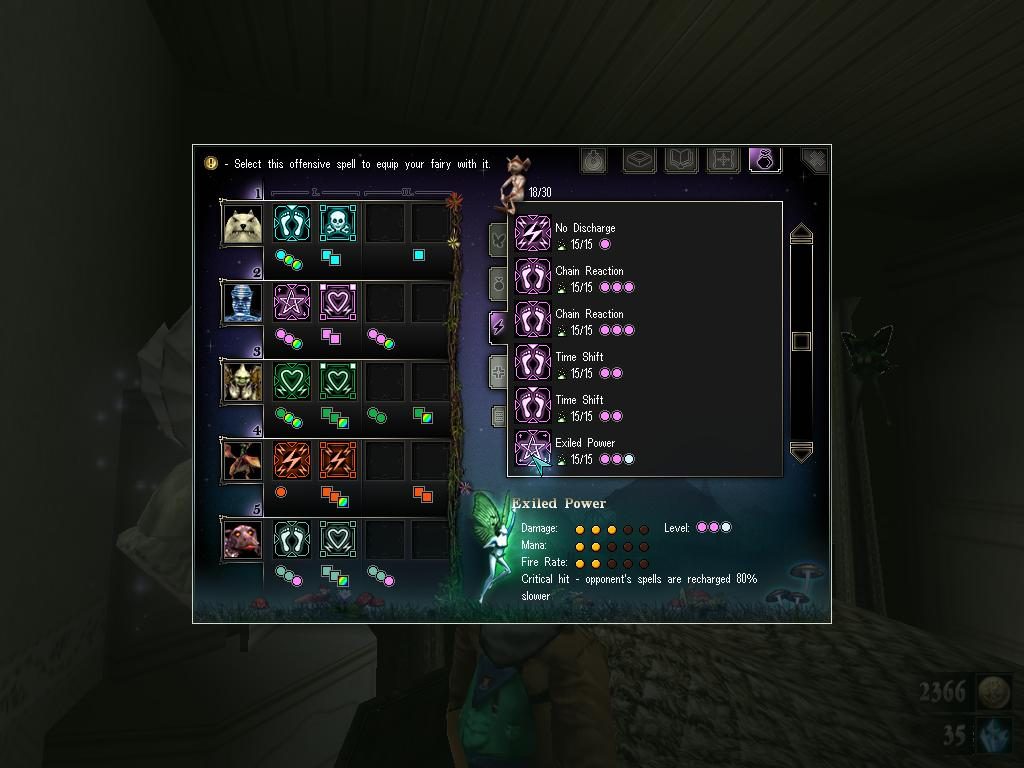Click the spell list's down arrow button
The image size is (1024, 768).
(801, 452)
